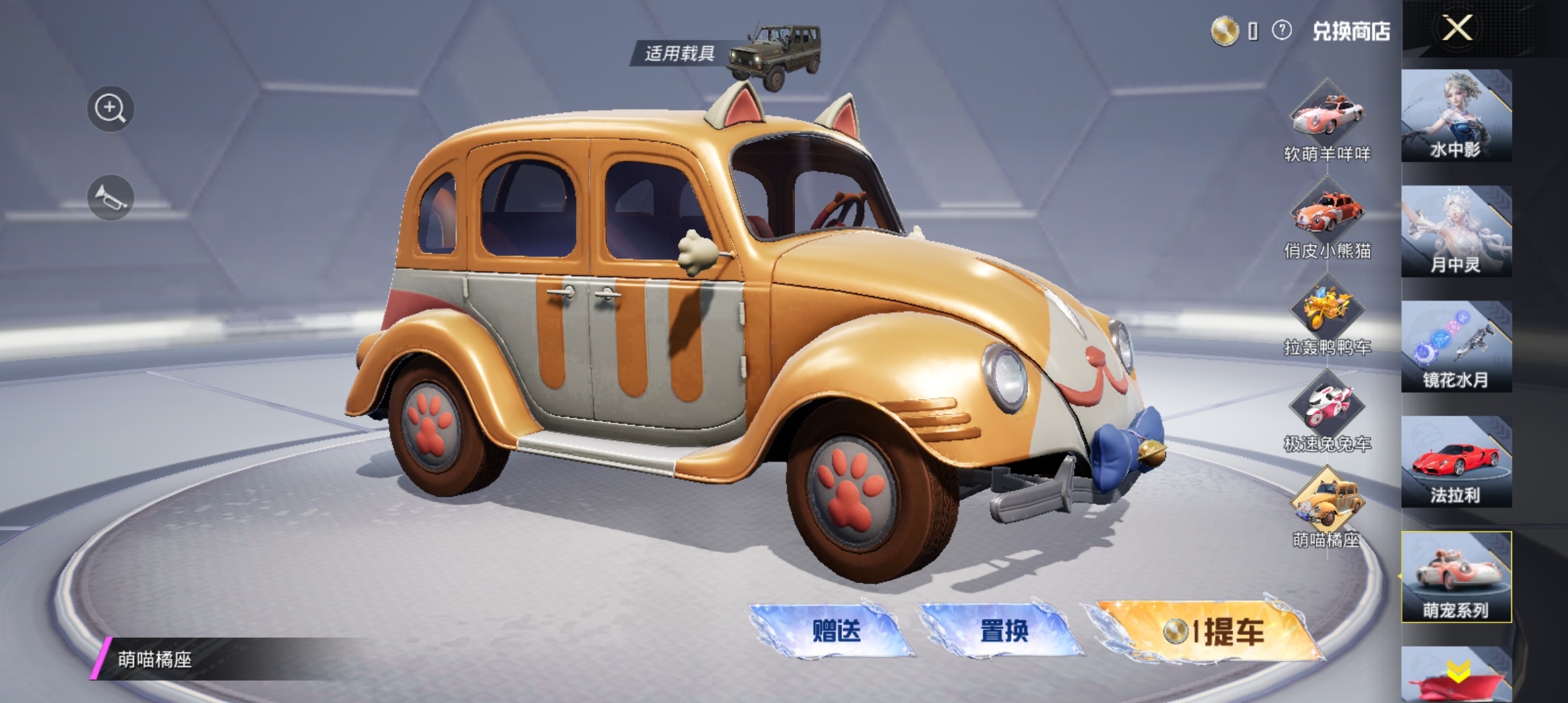Open the 镜花水月 category

[x=1456, y=346]
